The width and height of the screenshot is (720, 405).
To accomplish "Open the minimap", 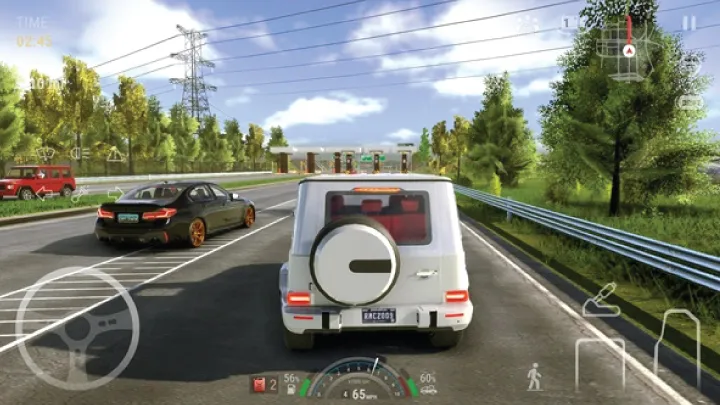I will 625,43.
